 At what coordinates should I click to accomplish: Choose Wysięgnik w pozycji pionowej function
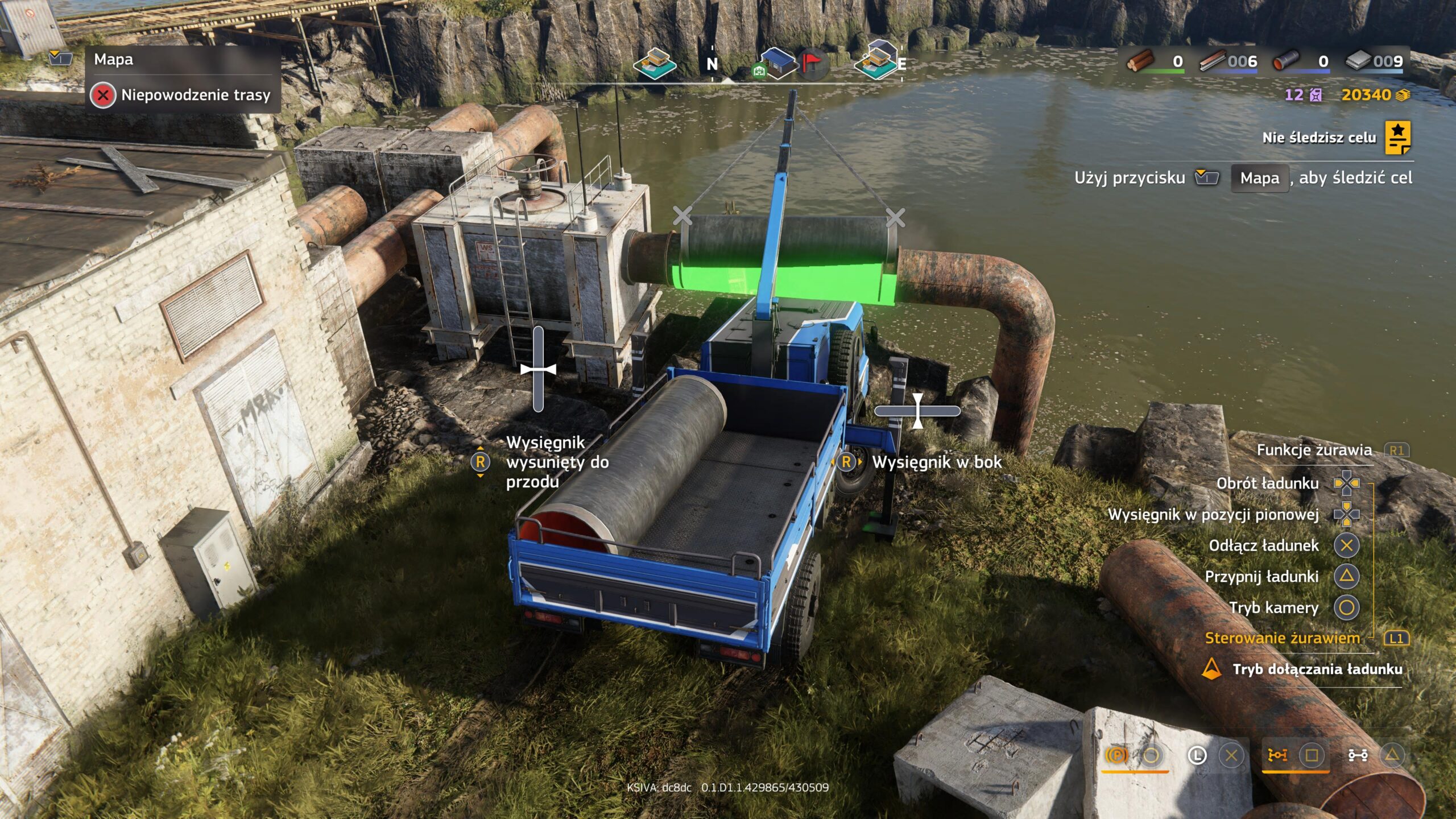click(1213, 515)
